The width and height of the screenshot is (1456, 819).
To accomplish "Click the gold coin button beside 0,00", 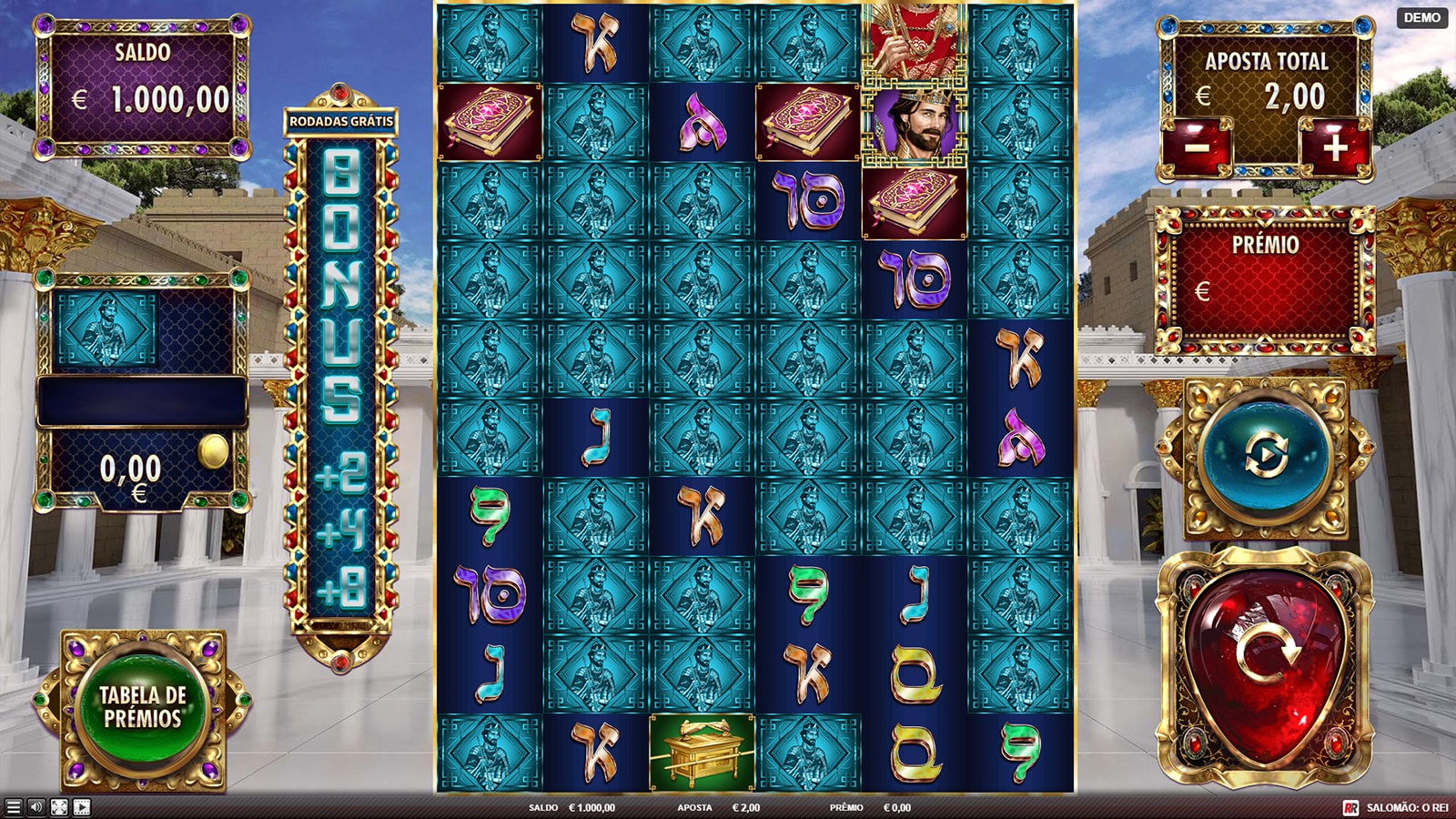I will click(x=215, y=451).
